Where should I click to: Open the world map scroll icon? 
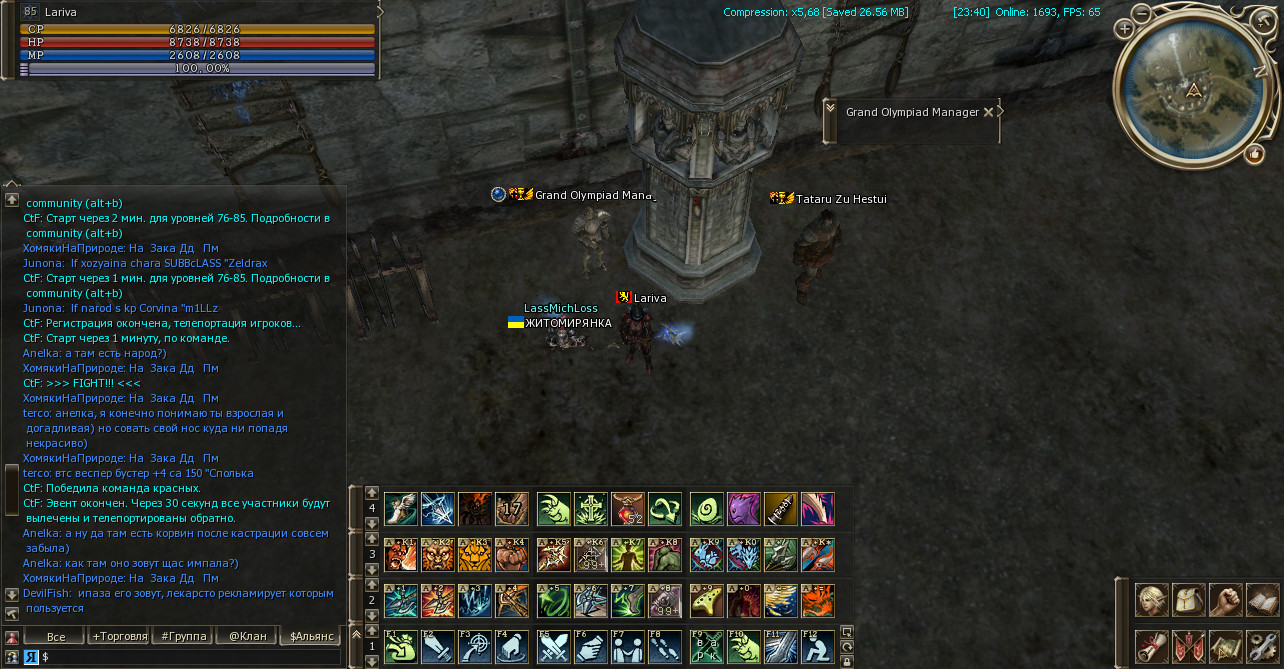[x=1225, y=646]
